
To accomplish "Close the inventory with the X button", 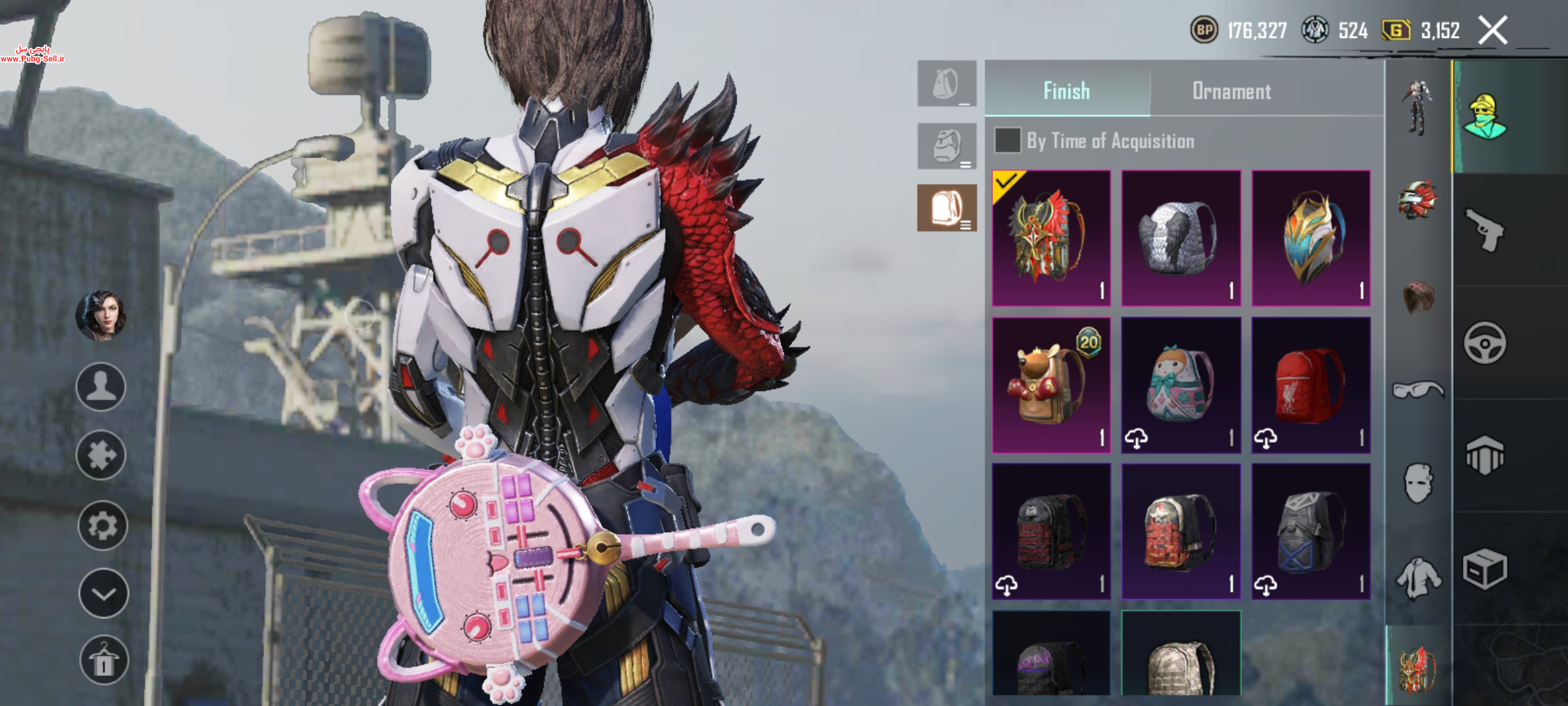I will (1493, 31).
